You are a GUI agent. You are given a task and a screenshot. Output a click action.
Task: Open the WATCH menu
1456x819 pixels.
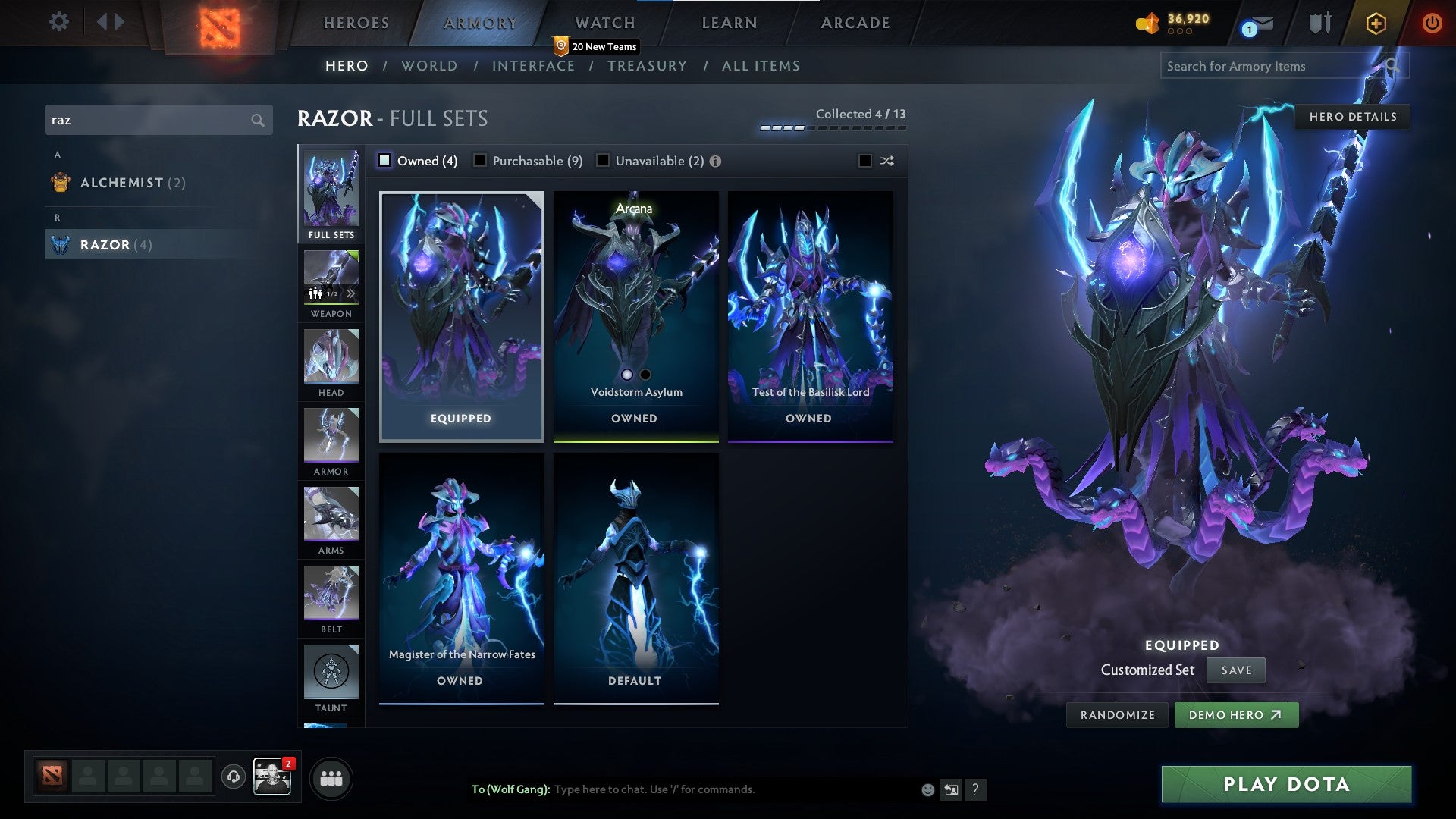pos(604,23)
